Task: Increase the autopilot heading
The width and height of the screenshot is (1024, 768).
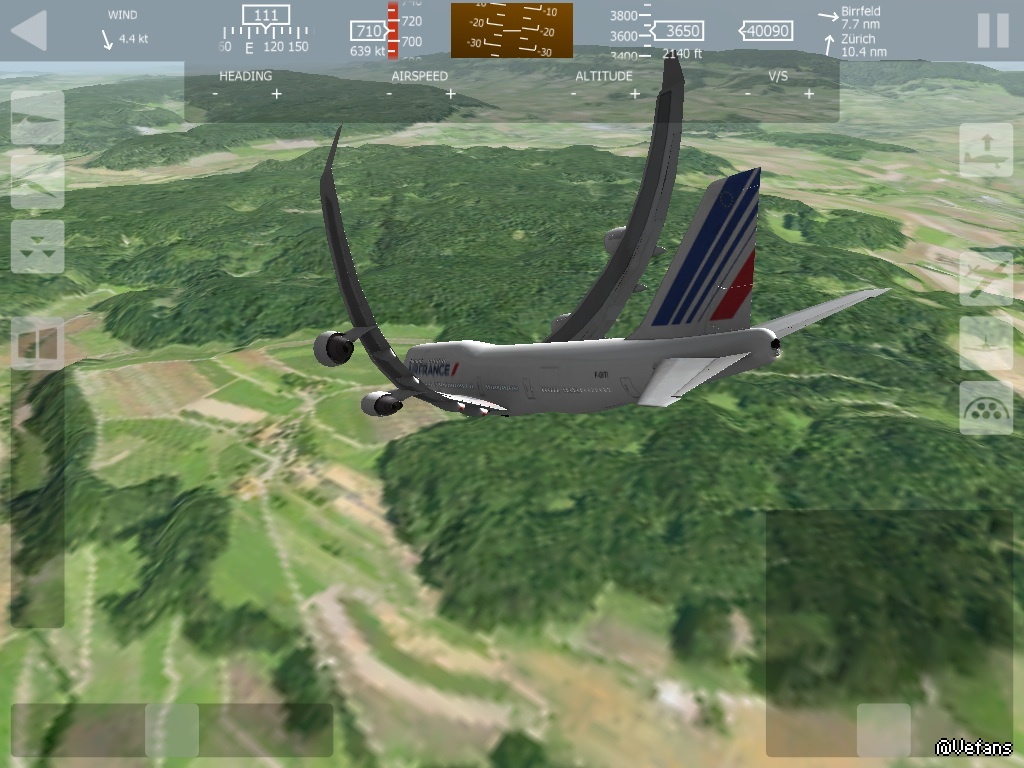Action: click(277, 94)
